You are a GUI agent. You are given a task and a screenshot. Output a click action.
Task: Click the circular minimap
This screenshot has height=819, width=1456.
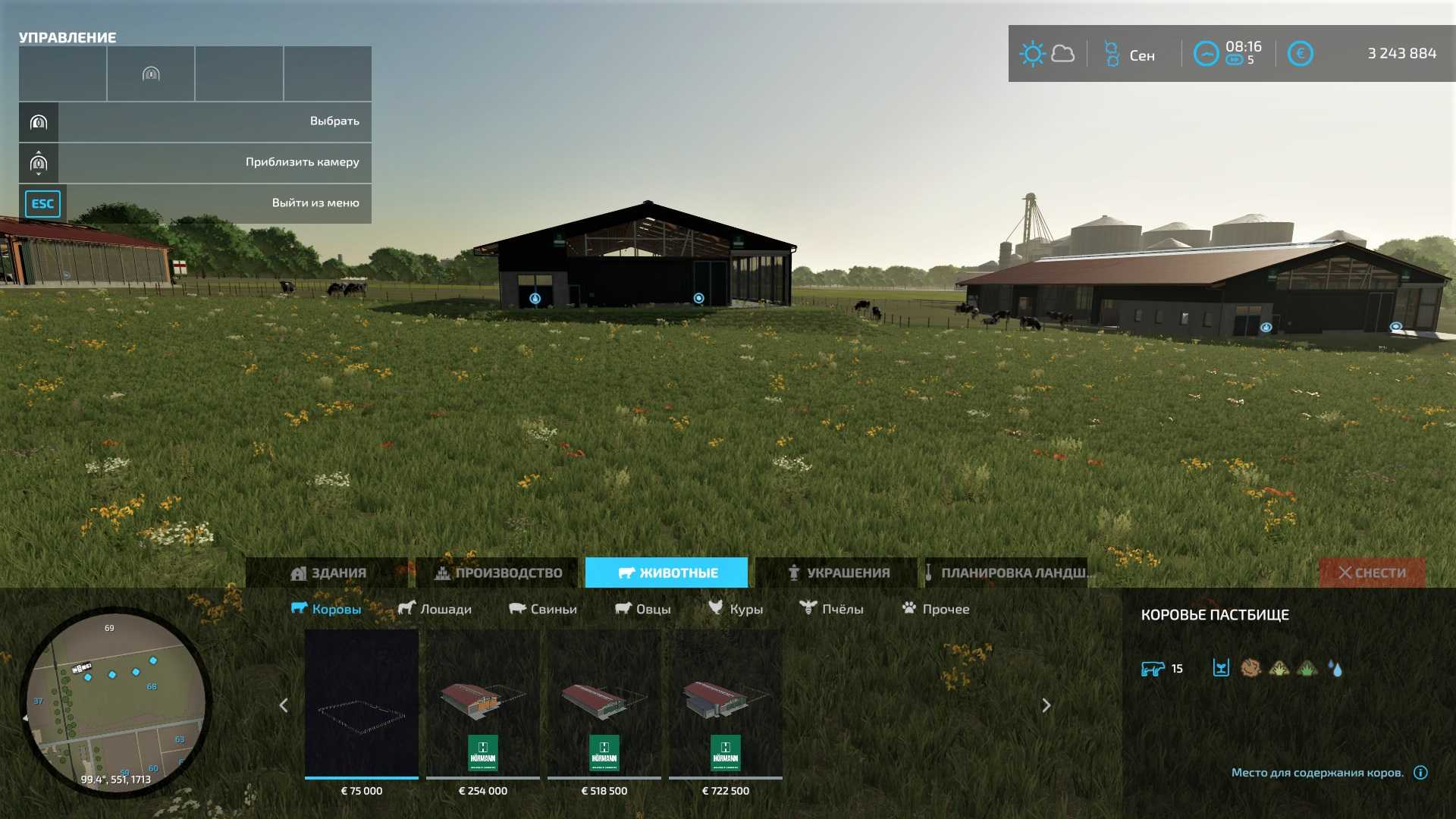tap(115, 701)
